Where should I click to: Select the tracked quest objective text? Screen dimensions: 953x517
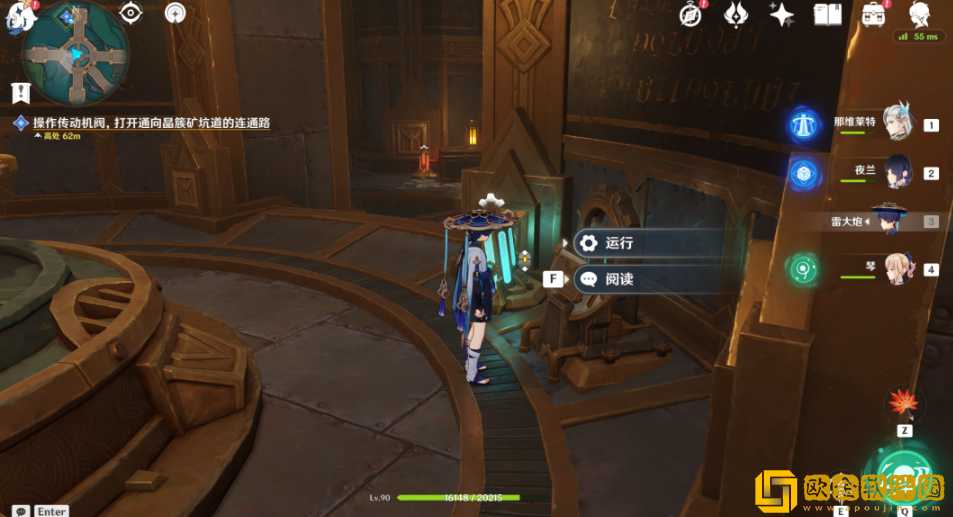click(x=151, y=123)
